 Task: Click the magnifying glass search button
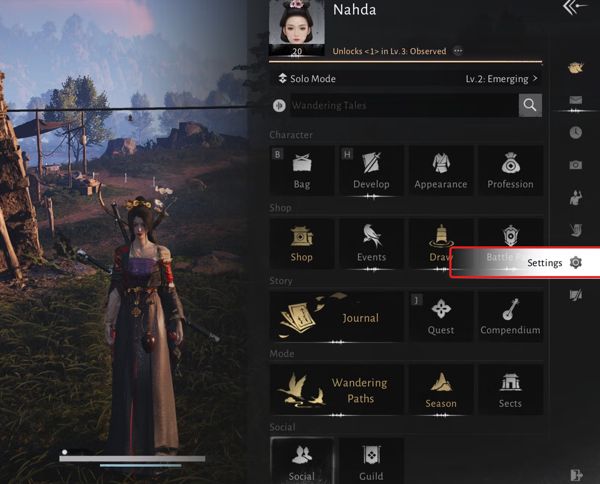[530, 105]
